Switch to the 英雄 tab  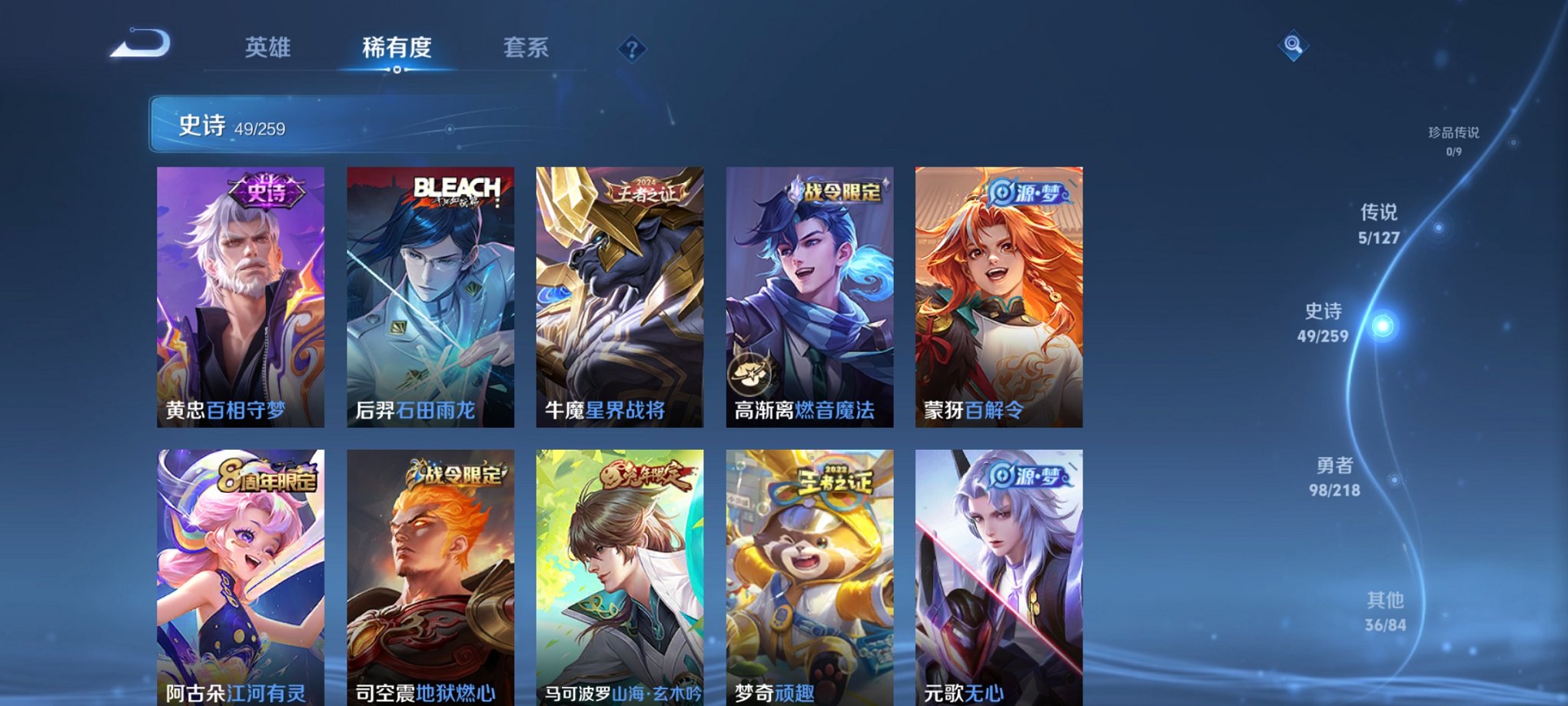[x=267, y=48]
